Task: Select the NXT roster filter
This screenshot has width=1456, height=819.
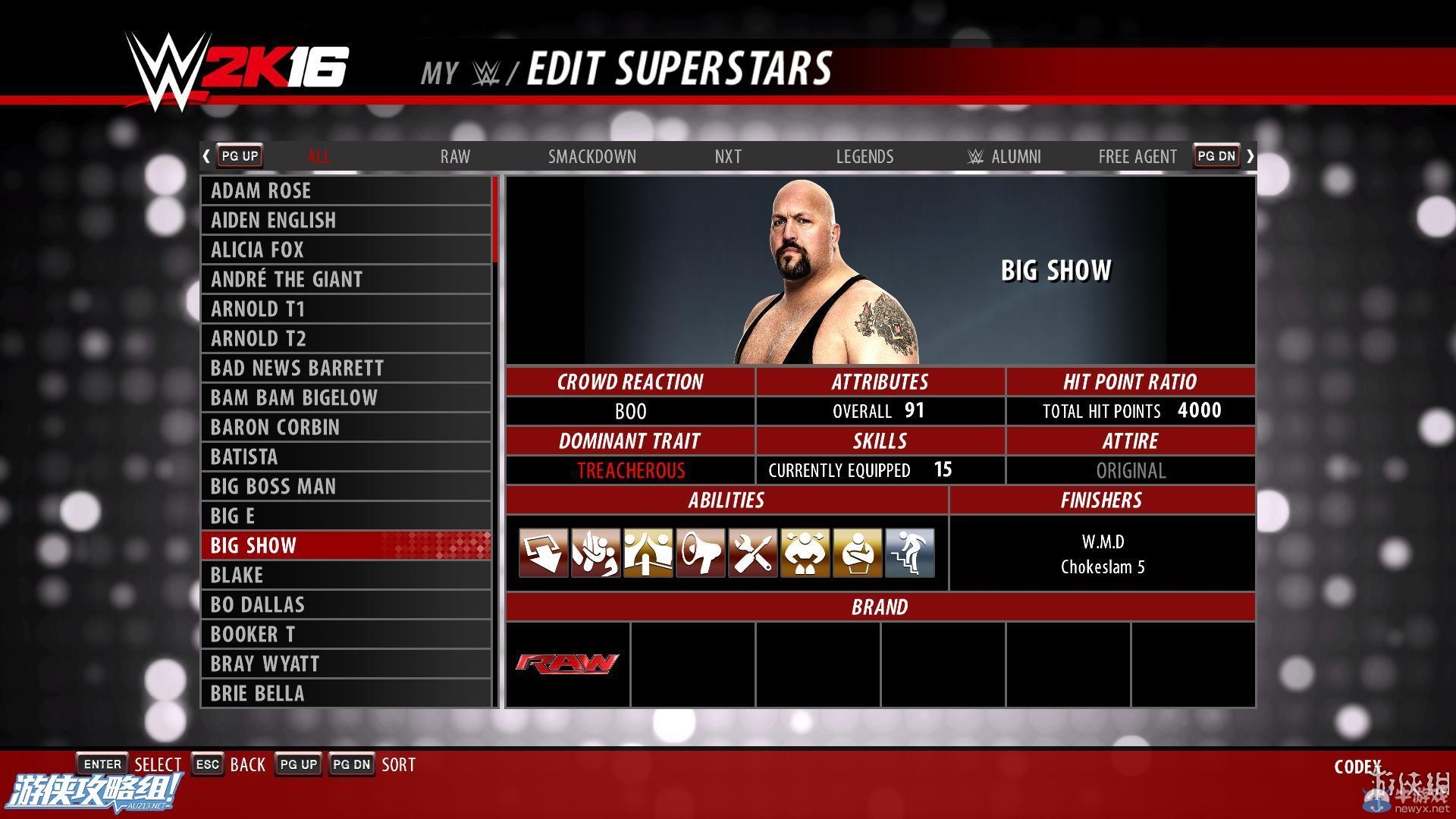Action: tap(727, 156)
